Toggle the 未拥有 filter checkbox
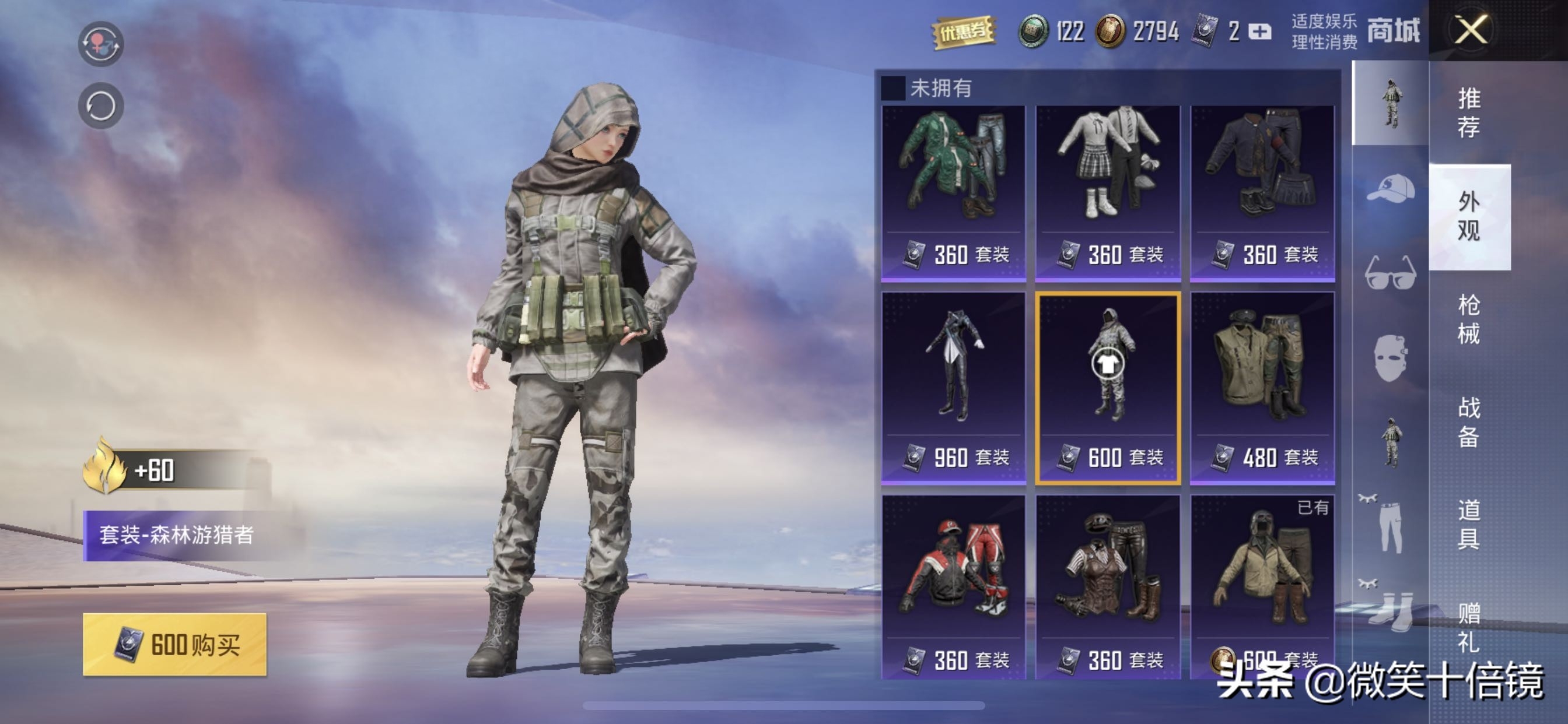The width and height of the screenshot is (1568, 724). point(893,88)
